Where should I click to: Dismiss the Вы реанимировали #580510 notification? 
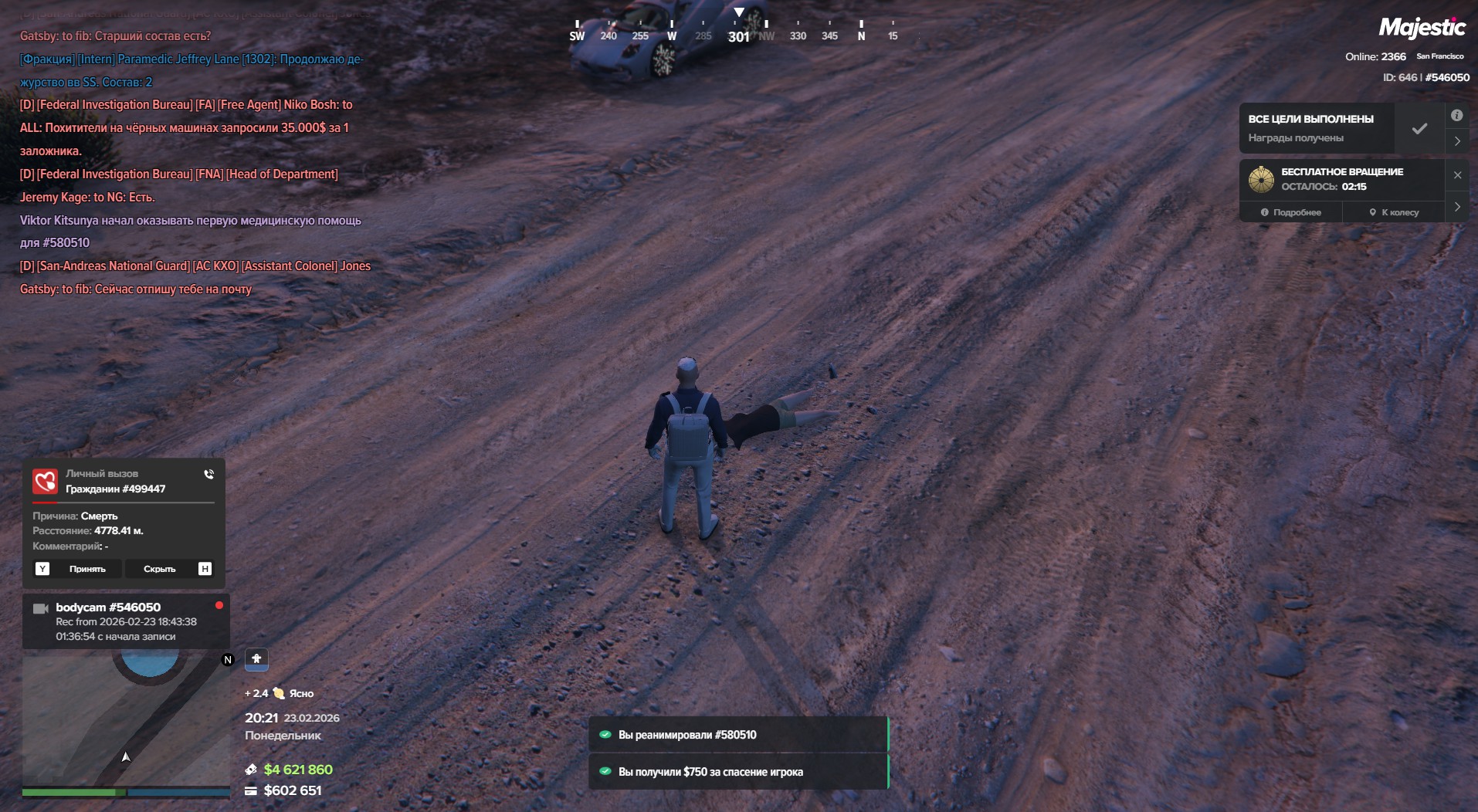pyautogui.click(x=737, y=735)
